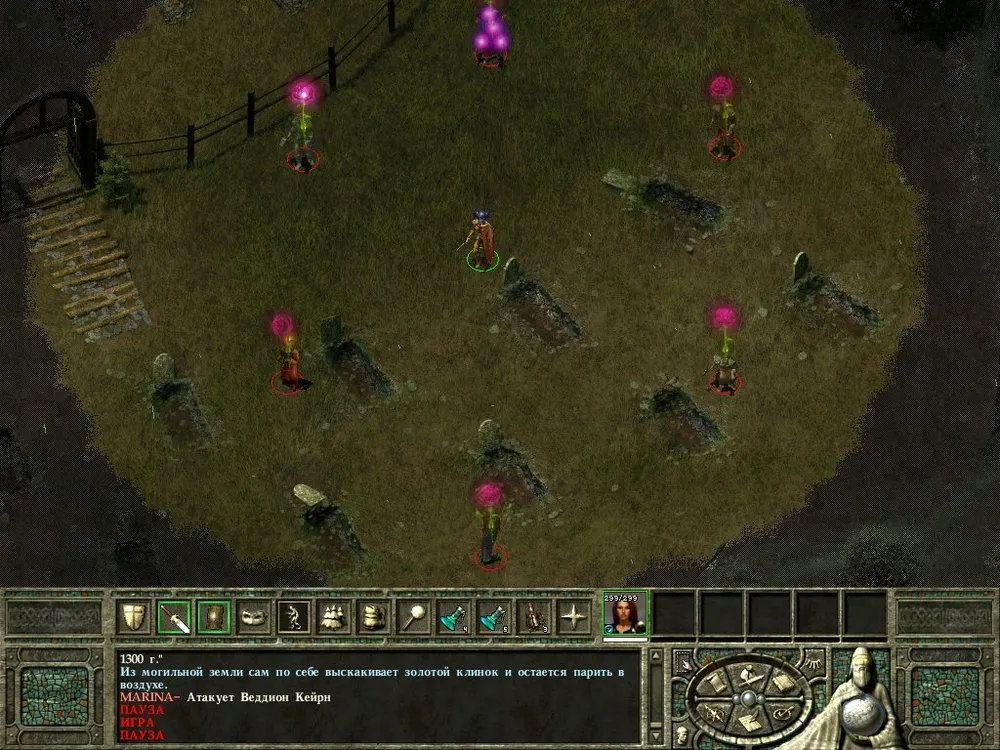
Task: Use the round-headed mace slot
Action: [x=414, y=617]
